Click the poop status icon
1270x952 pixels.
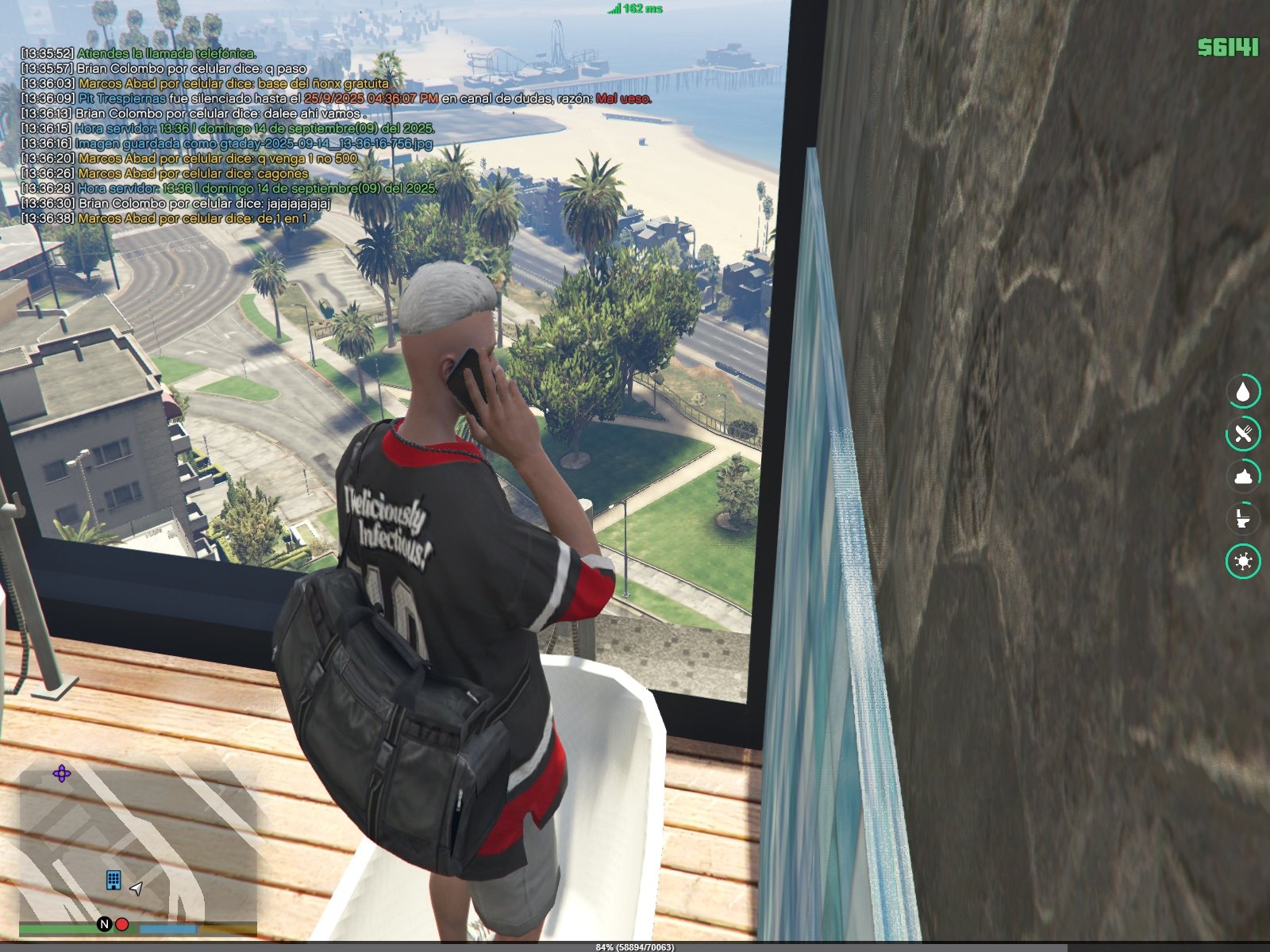click(x=1243, y=477)
